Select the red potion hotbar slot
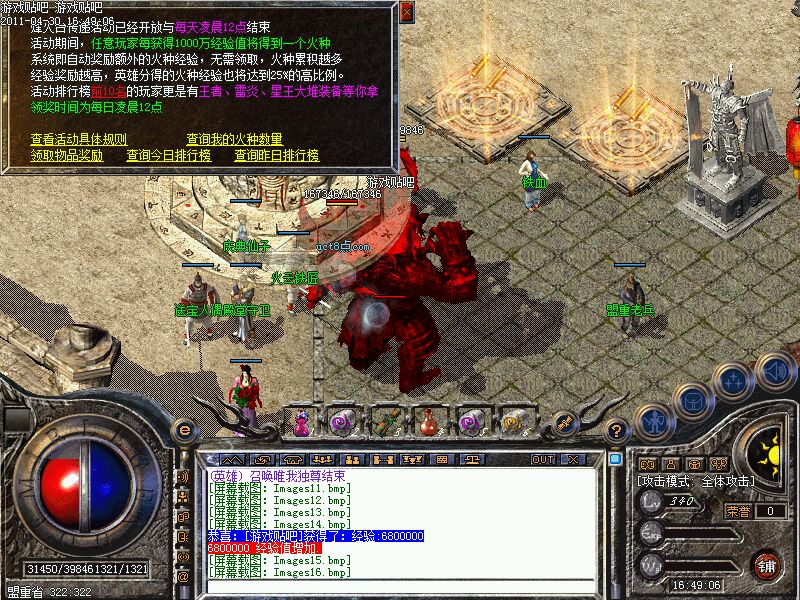Viewport: 800px width, 600px height. click(427, 422)
